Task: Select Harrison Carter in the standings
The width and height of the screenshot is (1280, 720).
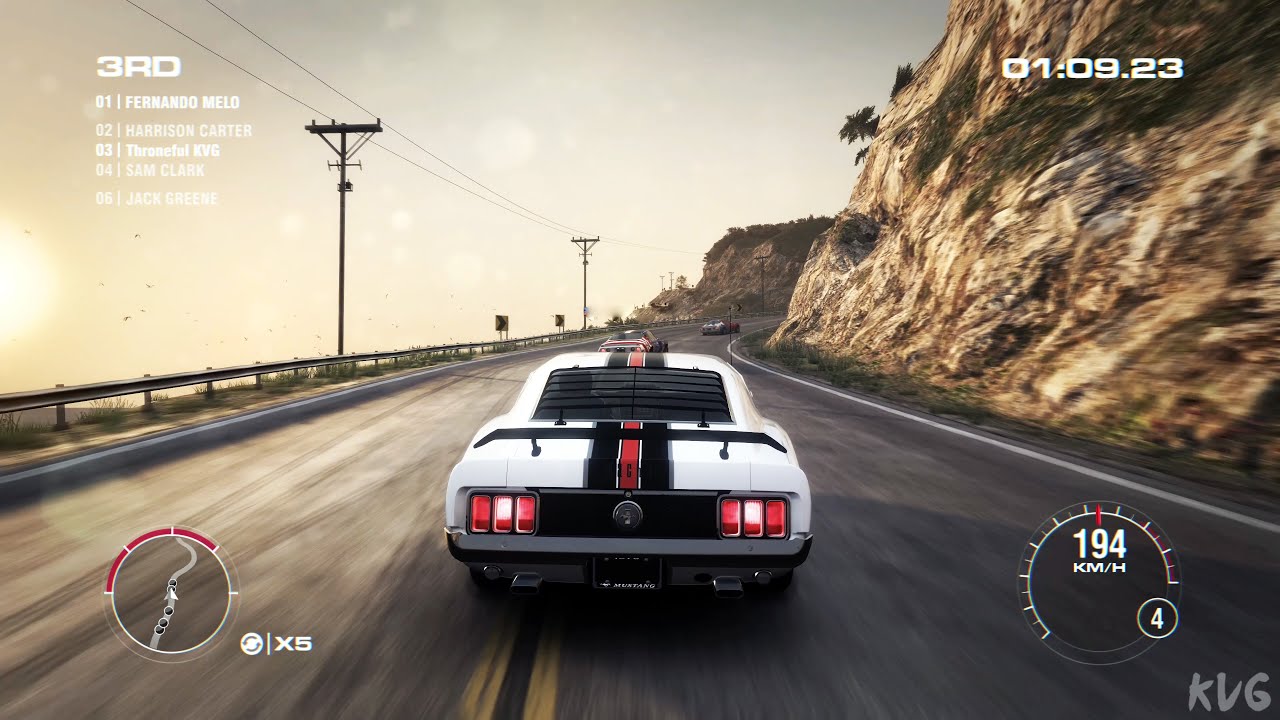Action: [174, 130]
